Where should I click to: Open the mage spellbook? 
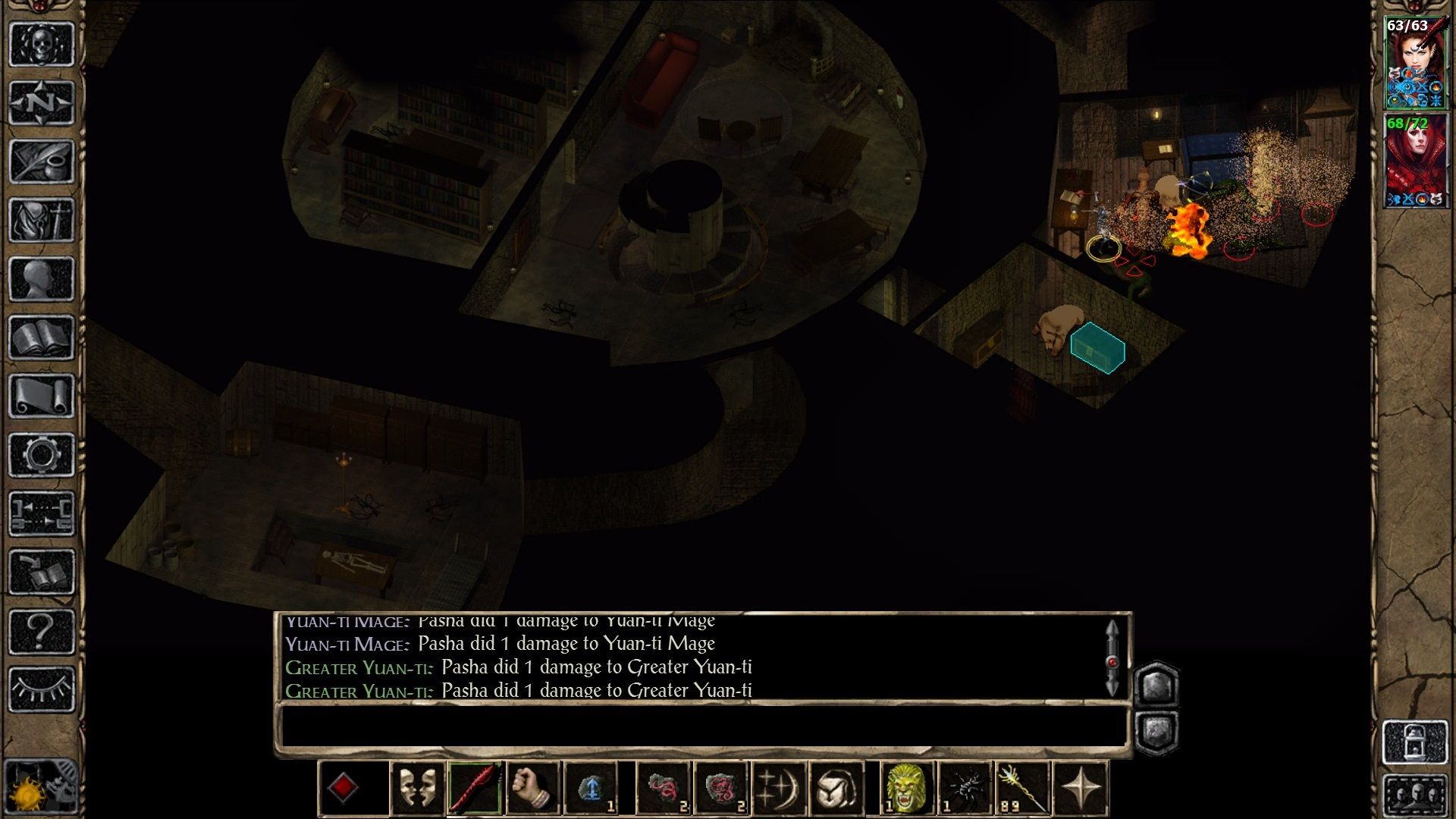(42, 337)
